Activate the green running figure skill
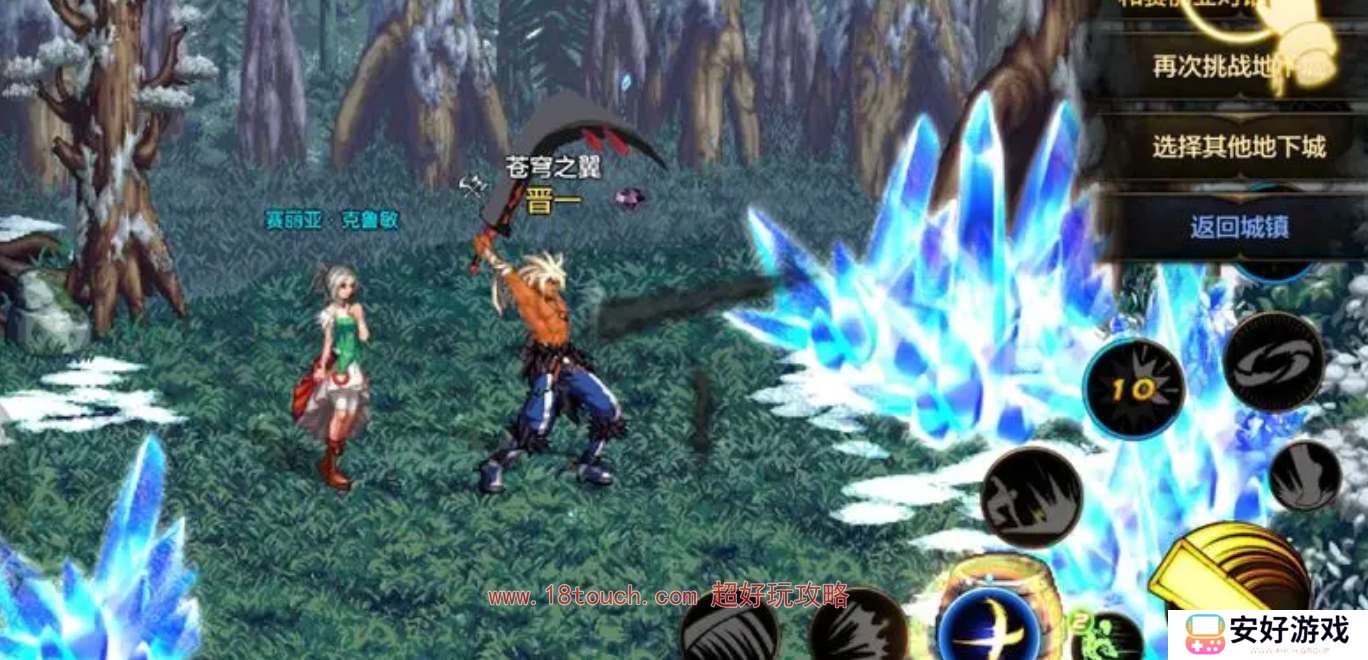 1108,637
